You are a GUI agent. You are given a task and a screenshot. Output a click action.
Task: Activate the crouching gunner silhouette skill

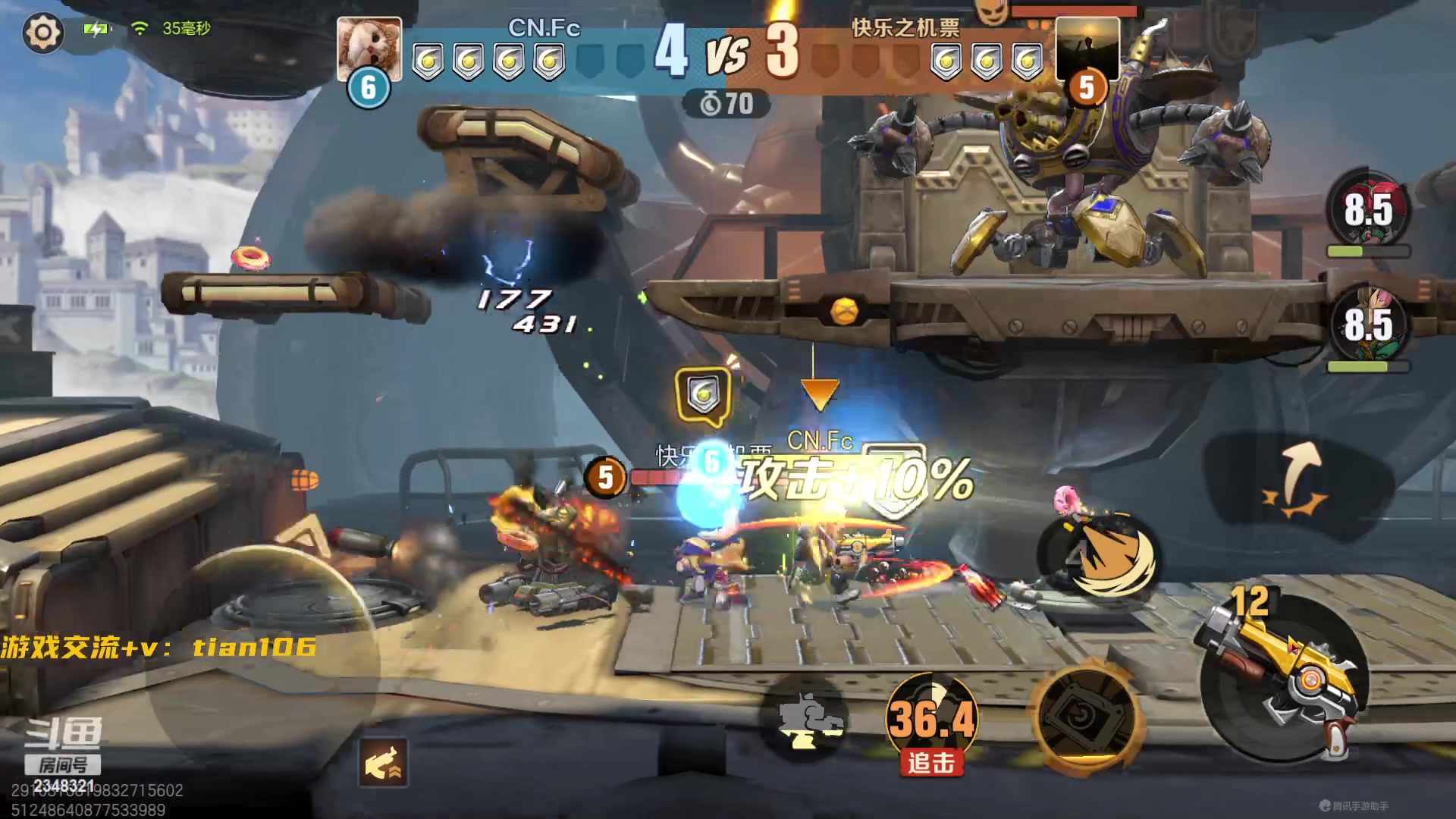point(805,719)
